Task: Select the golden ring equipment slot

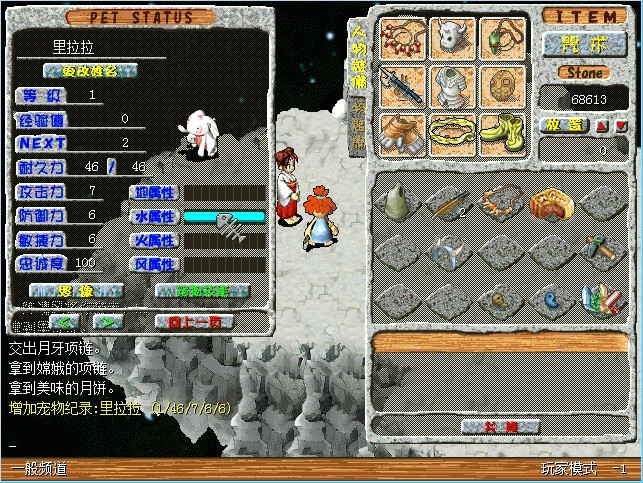Action: point(453,132)
